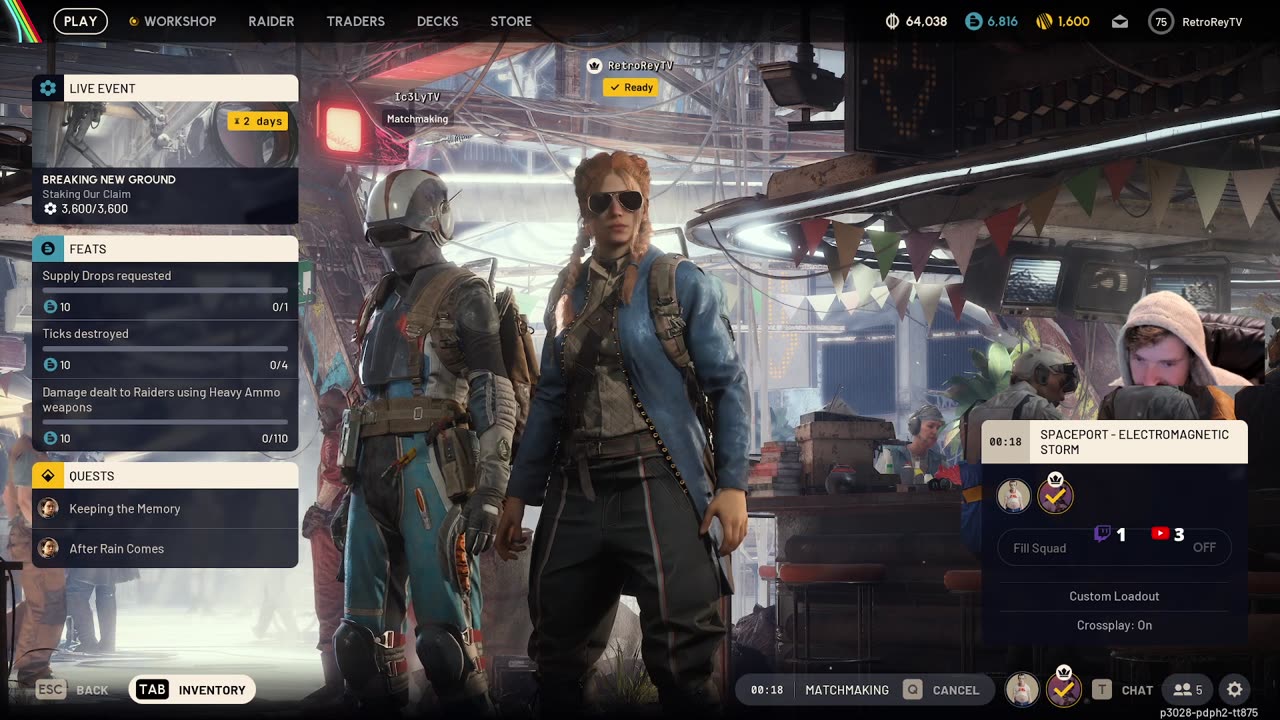Visit the Store tab
The width and height of the screenshot is (1280, 720).
click(x=511, y=21)
